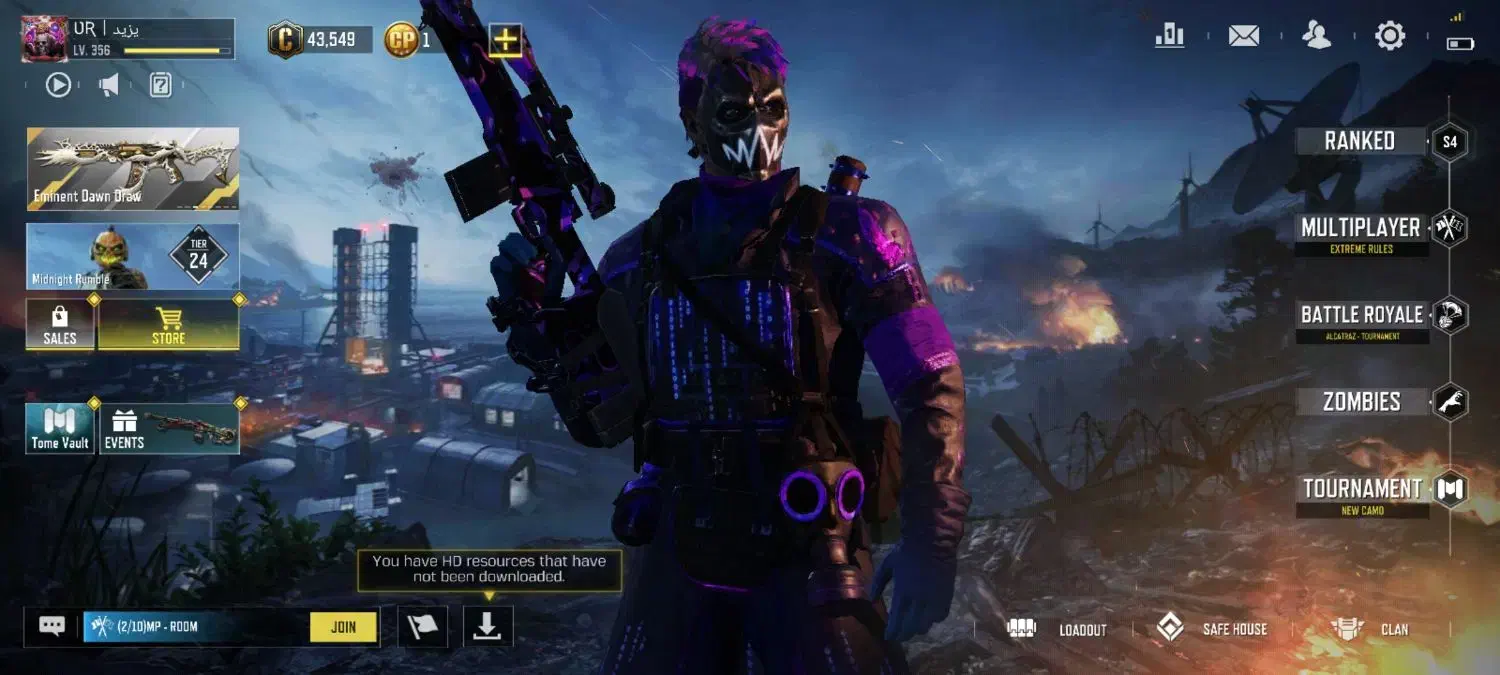
Task: Open the Sales shop
Action: click(60, 325)
